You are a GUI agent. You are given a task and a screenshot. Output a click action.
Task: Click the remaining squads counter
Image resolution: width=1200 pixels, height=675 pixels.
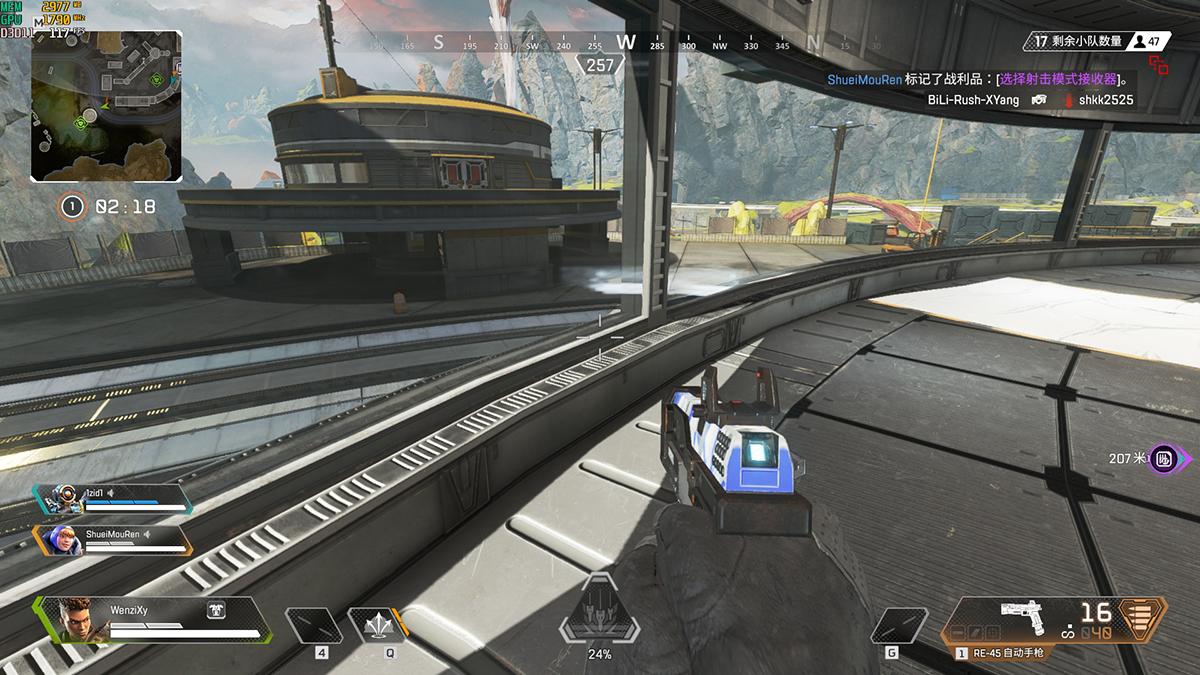point(1078,41)
